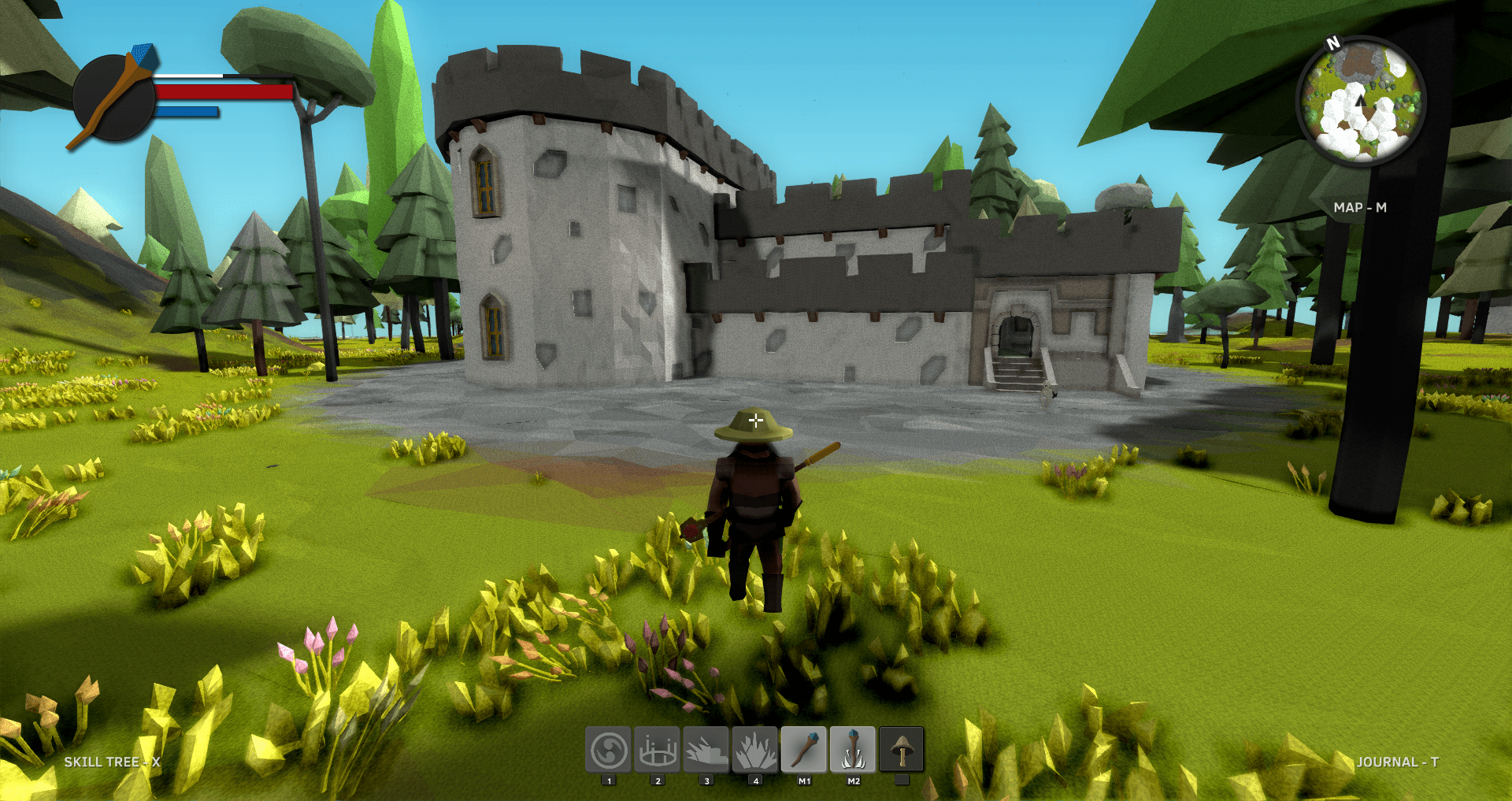This screenshot has width=1512, height=801.
Task: Select the mushroom item slot
Action: point(901,749)
